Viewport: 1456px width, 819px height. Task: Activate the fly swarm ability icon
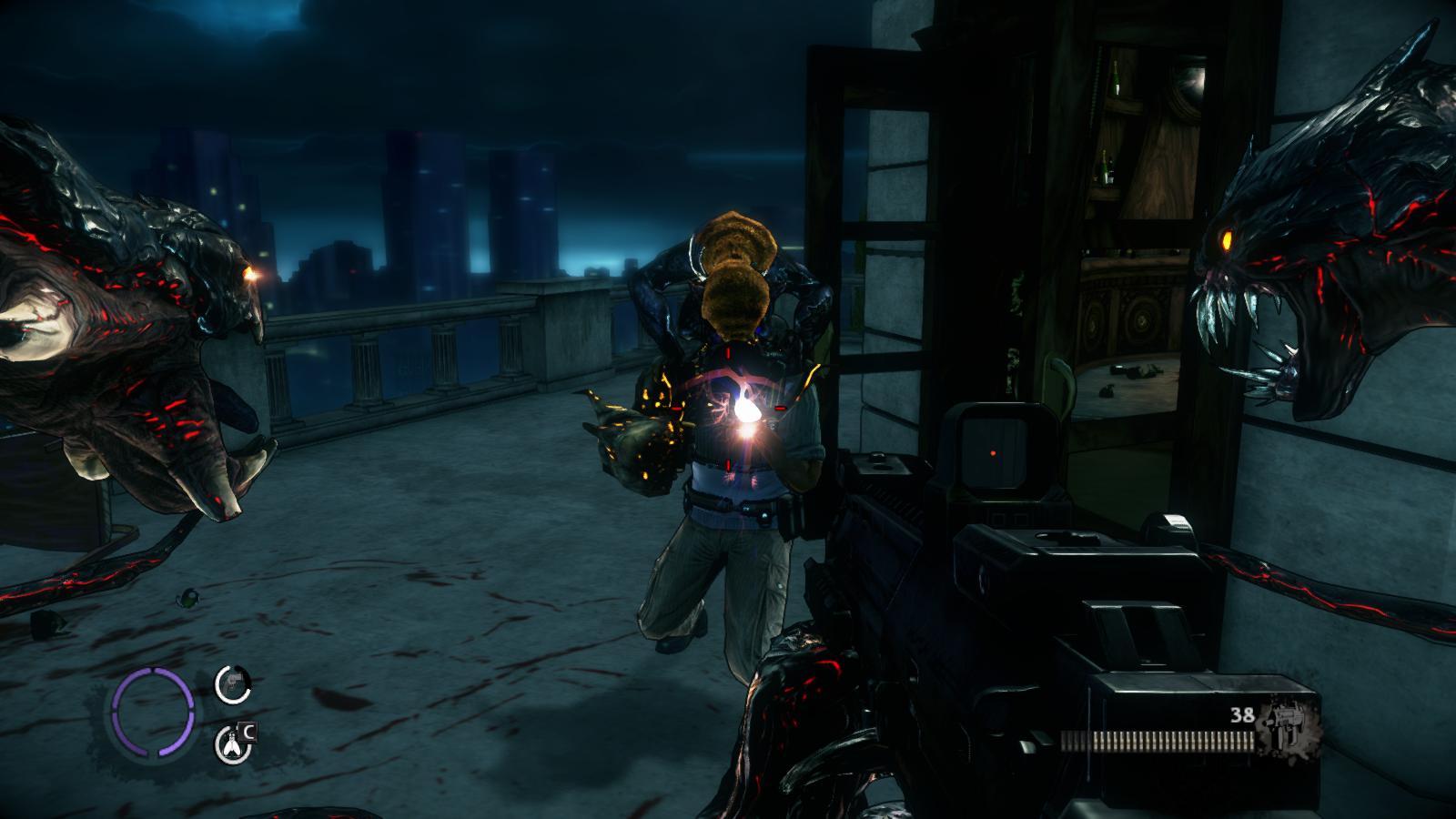231,743
